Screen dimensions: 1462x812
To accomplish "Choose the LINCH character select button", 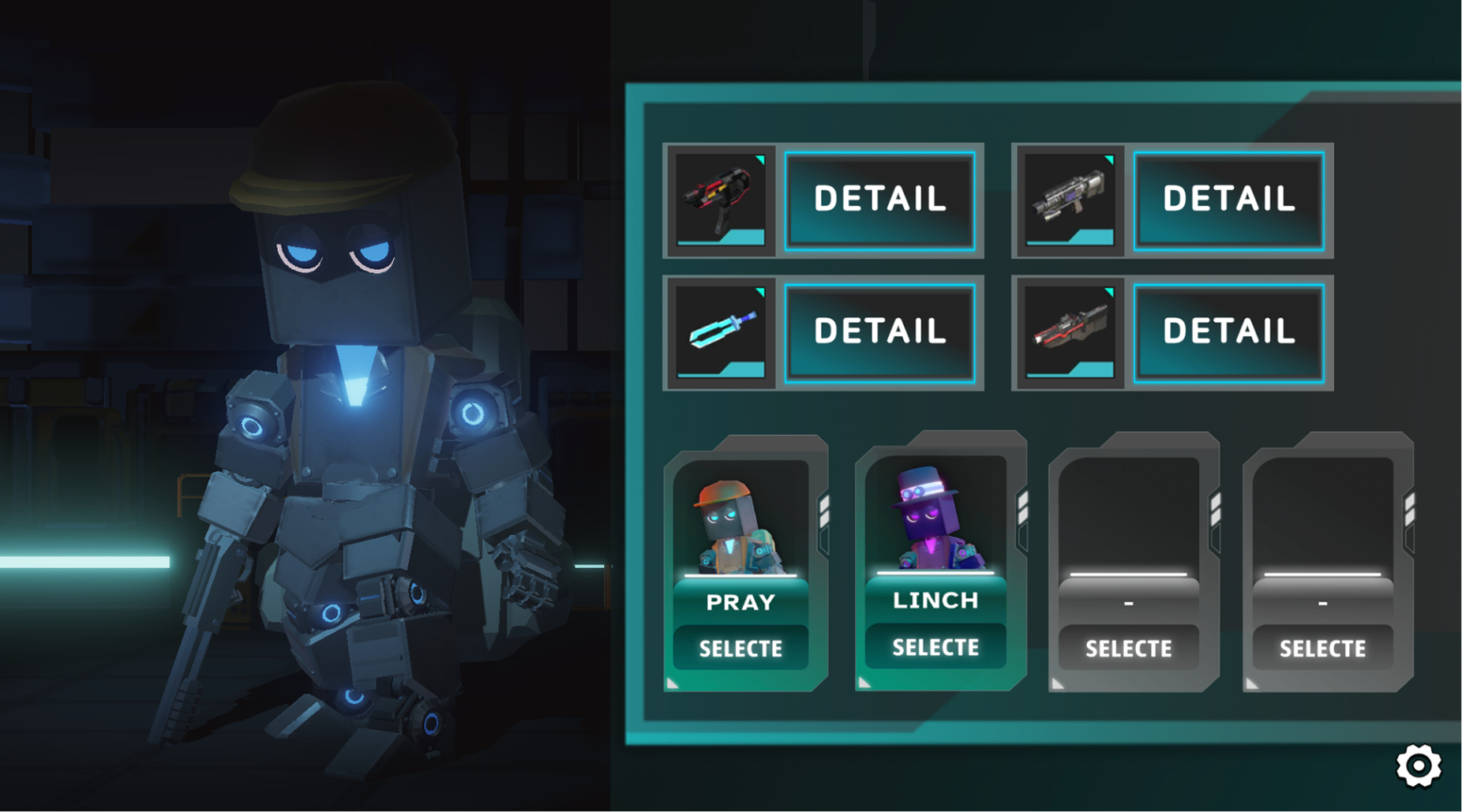I will coord(935,647).
